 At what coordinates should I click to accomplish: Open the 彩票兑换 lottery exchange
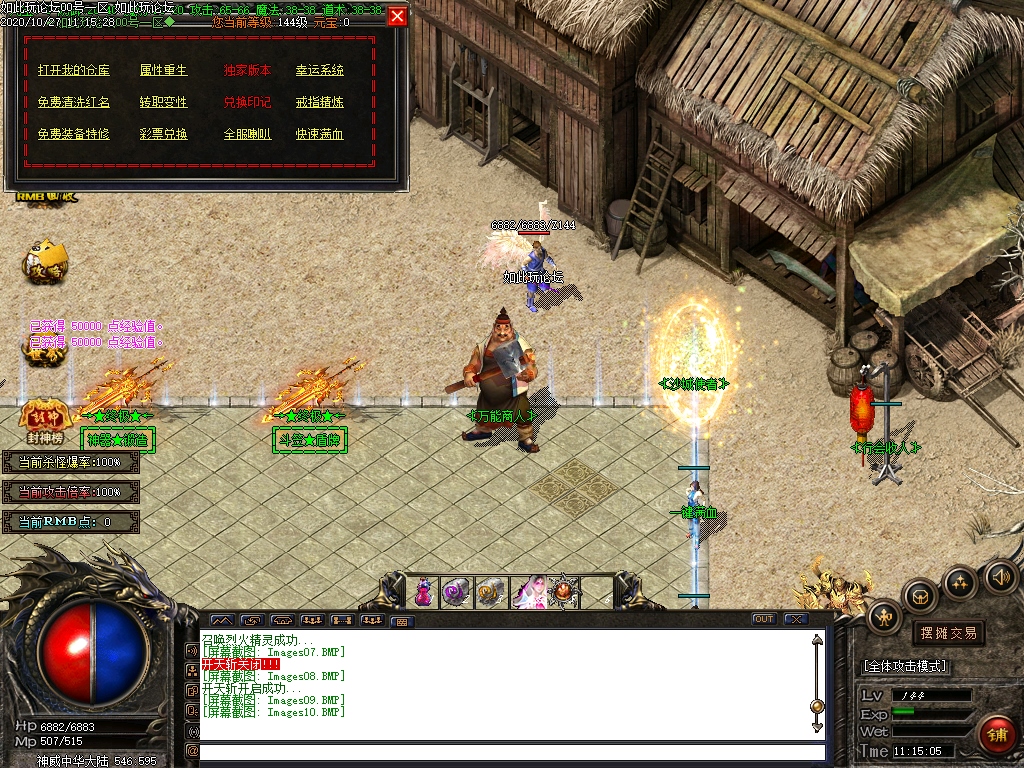coord(163,134)
